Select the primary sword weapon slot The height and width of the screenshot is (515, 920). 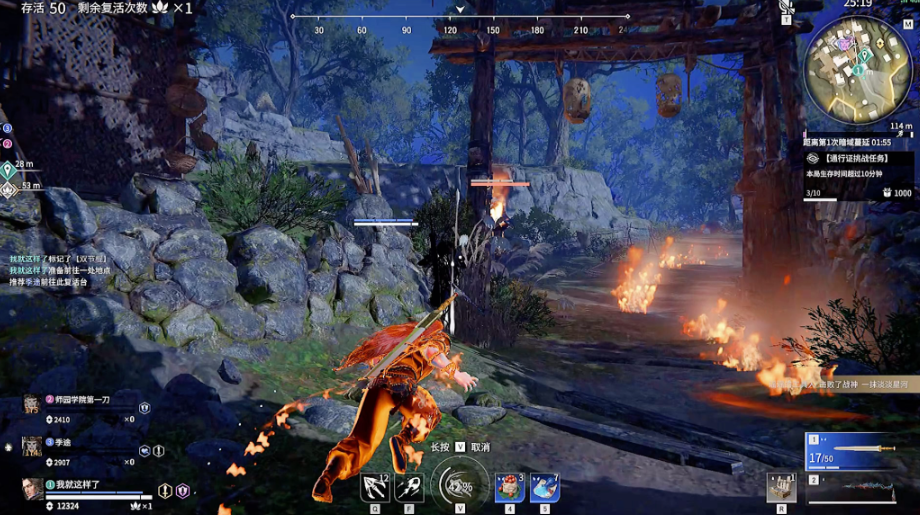click(849, 452)
